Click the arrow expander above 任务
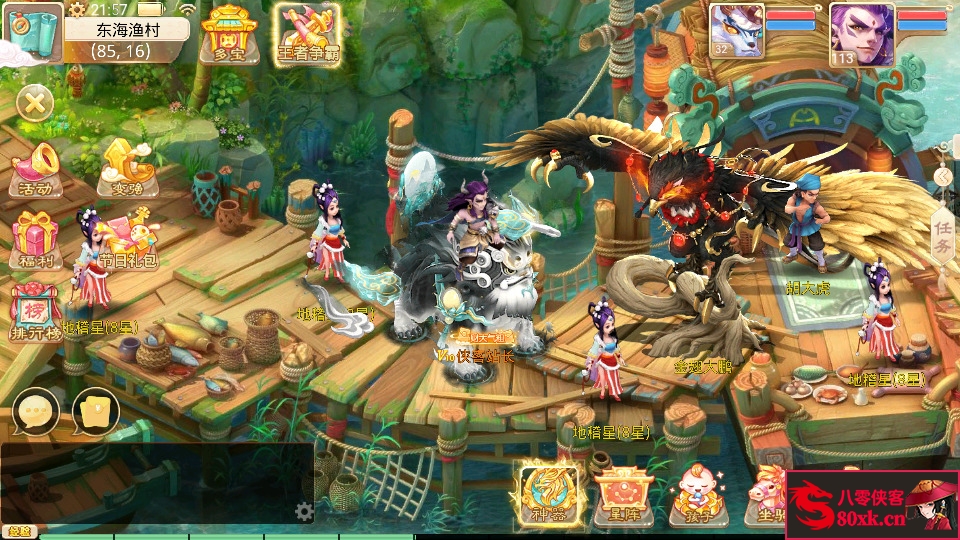960x540 pixels. coord(942,177)
